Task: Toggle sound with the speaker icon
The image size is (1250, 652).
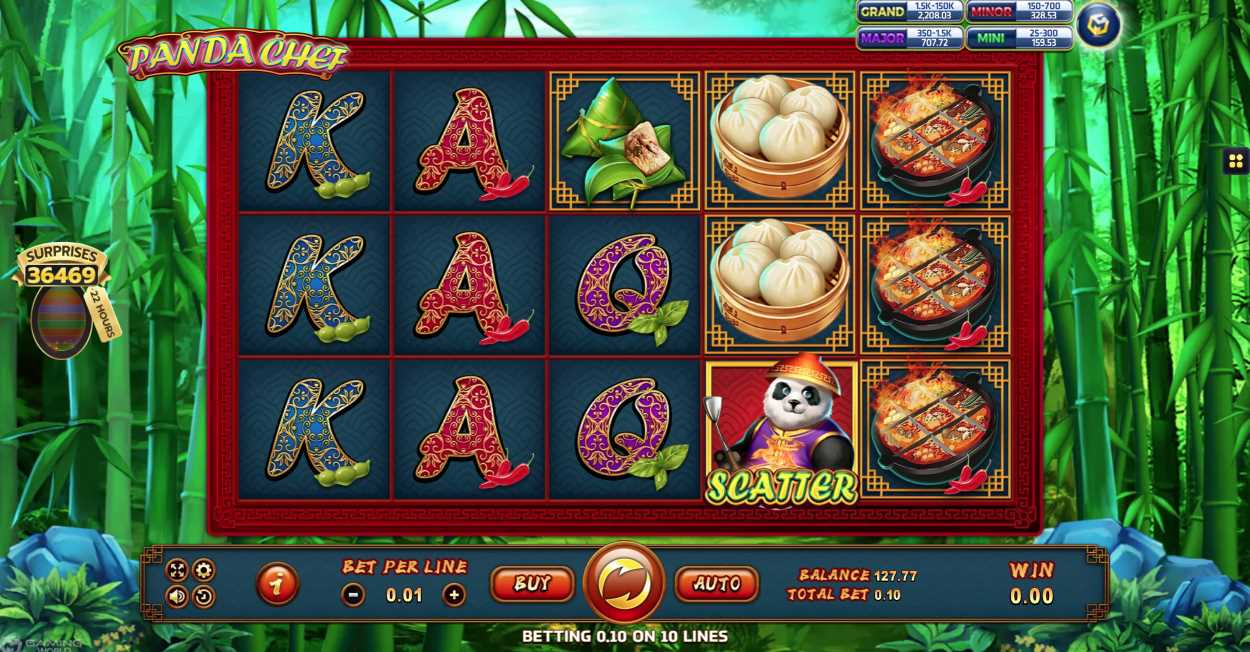Action: point(177,597)
